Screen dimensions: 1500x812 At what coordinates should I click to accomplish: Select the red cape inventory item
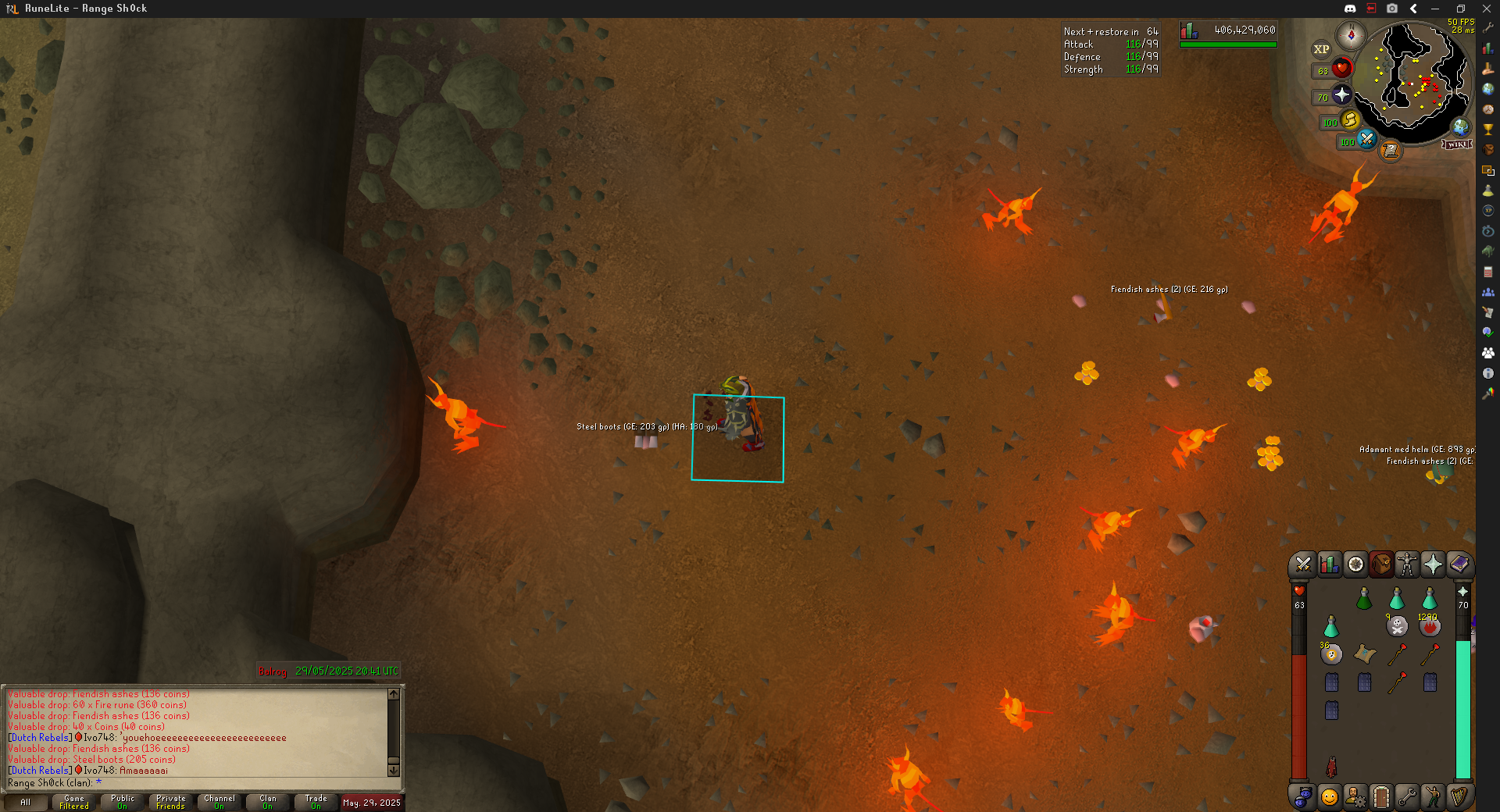tap(1331, 767)
